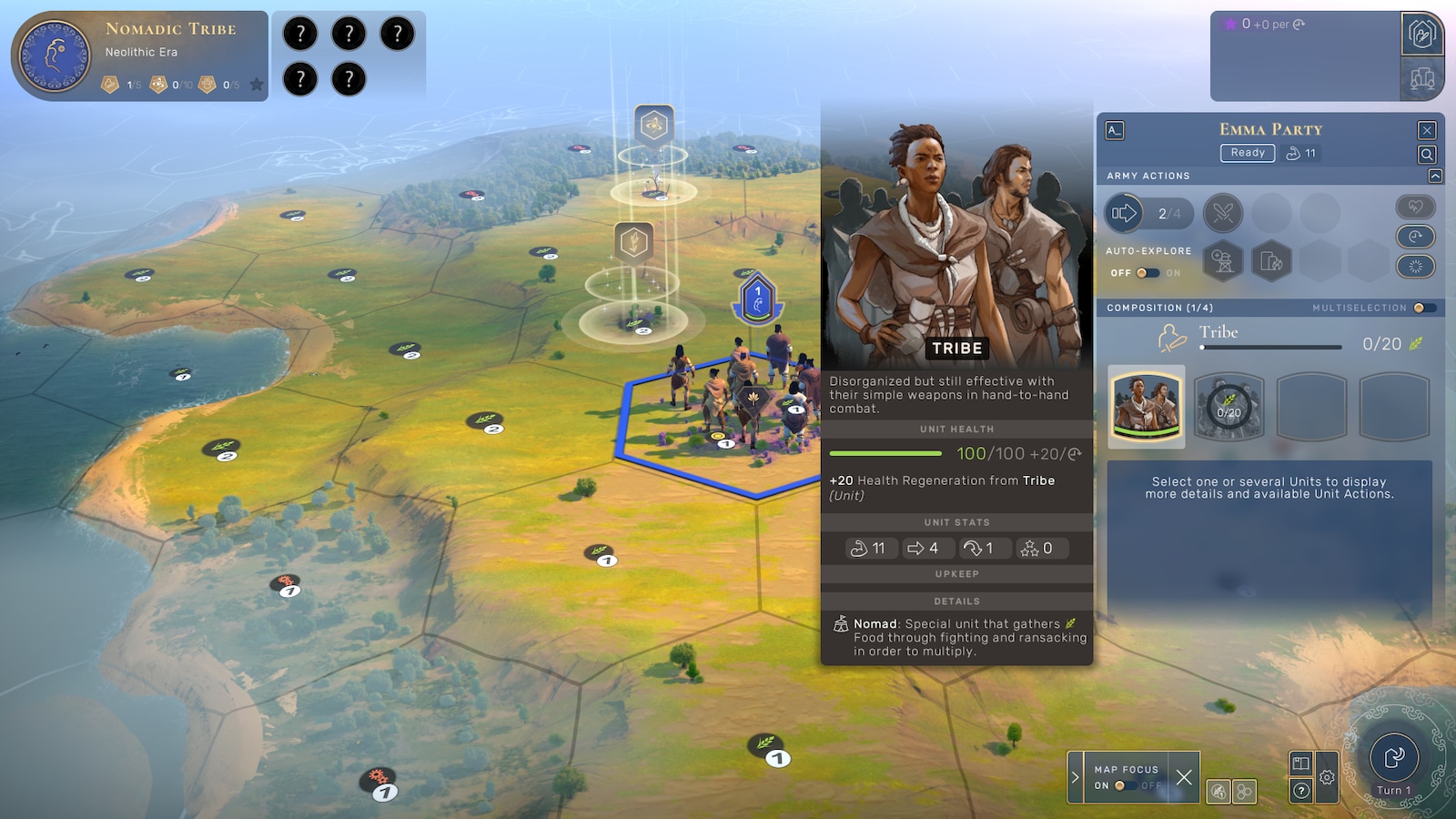This screenshot has height=819, width=1456.
Task: Open the game settings gear
Action: [x=1327, y=777]
